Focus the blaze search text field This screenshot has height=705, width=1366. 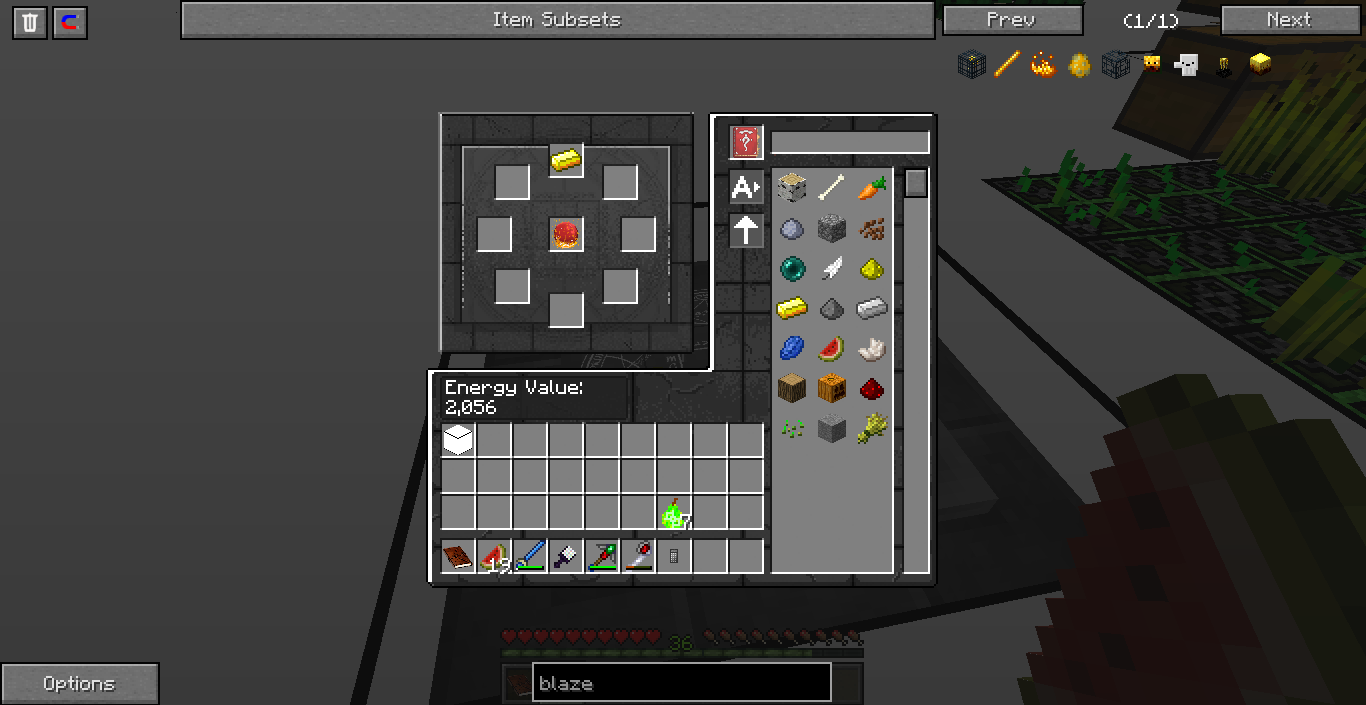681,683
